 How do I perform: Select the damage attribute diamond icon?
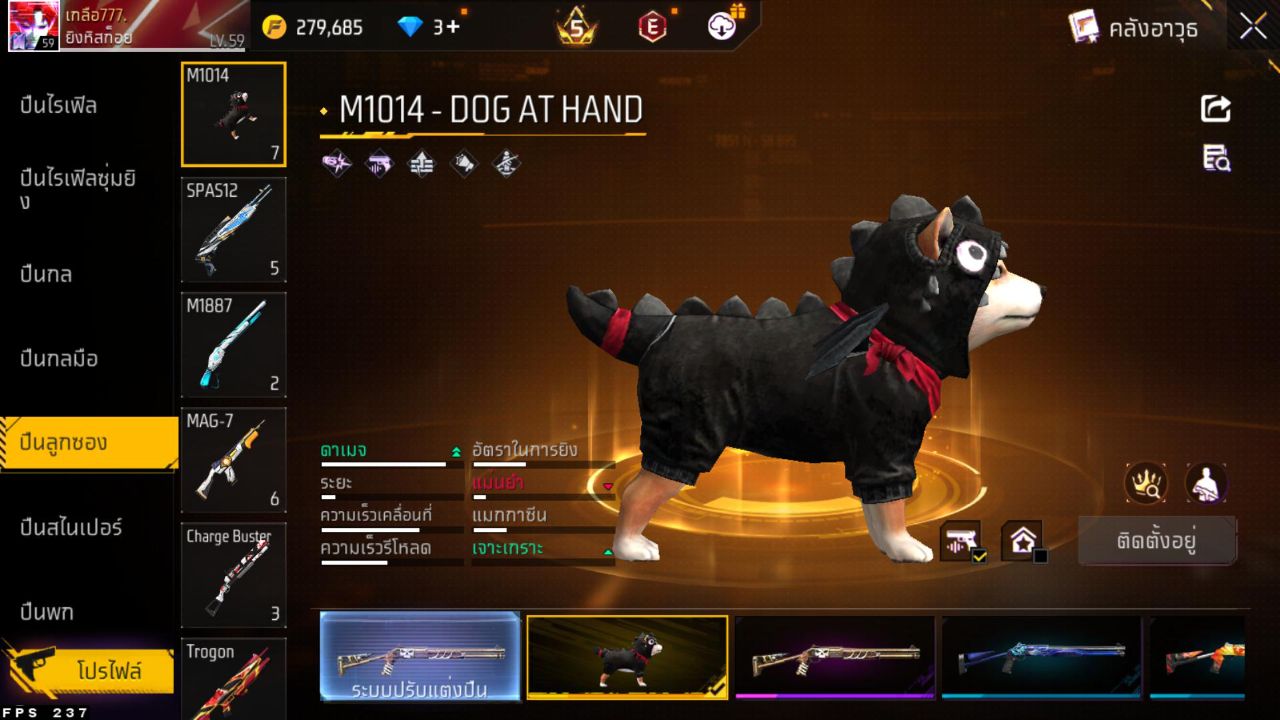[x=337, y=163]
